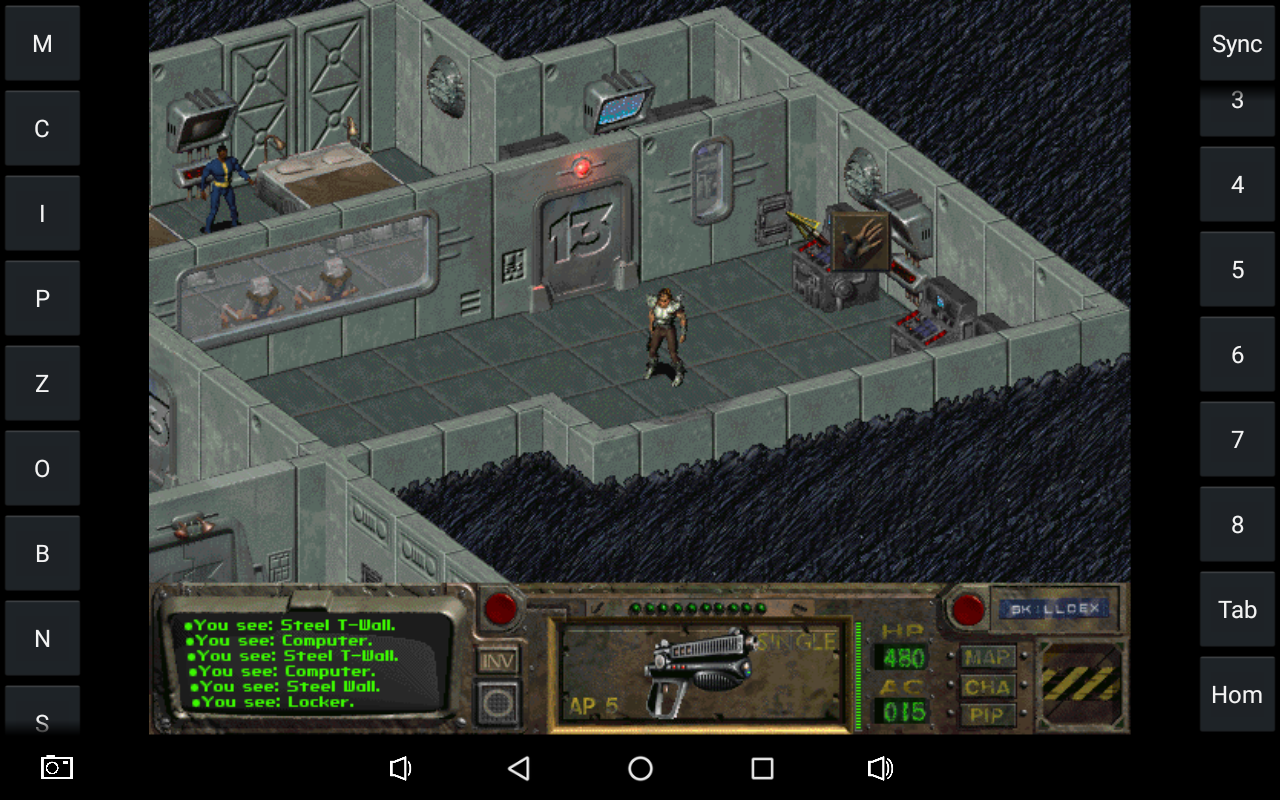Click the red button left of the weapon slot
This screenshot has height=800, width=1280.
pos(500,608)
